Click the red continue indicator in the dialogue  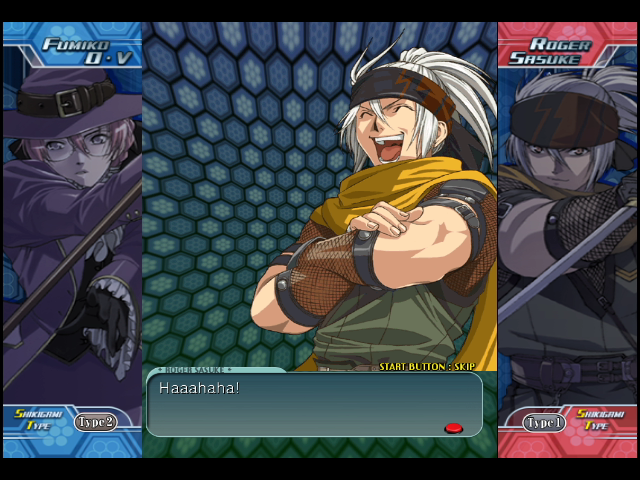(x=453, y=428)
